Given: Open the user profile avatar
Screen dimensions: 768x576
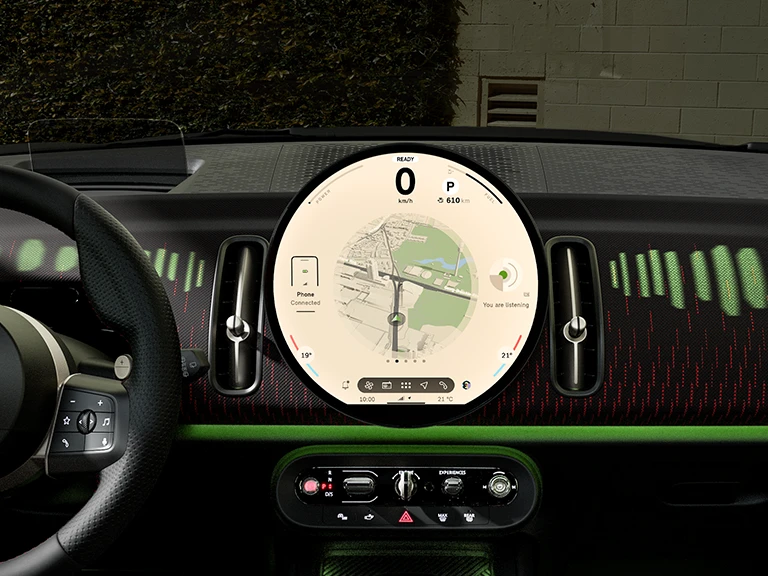Looking at the screenshot, I should pos(465,384).
